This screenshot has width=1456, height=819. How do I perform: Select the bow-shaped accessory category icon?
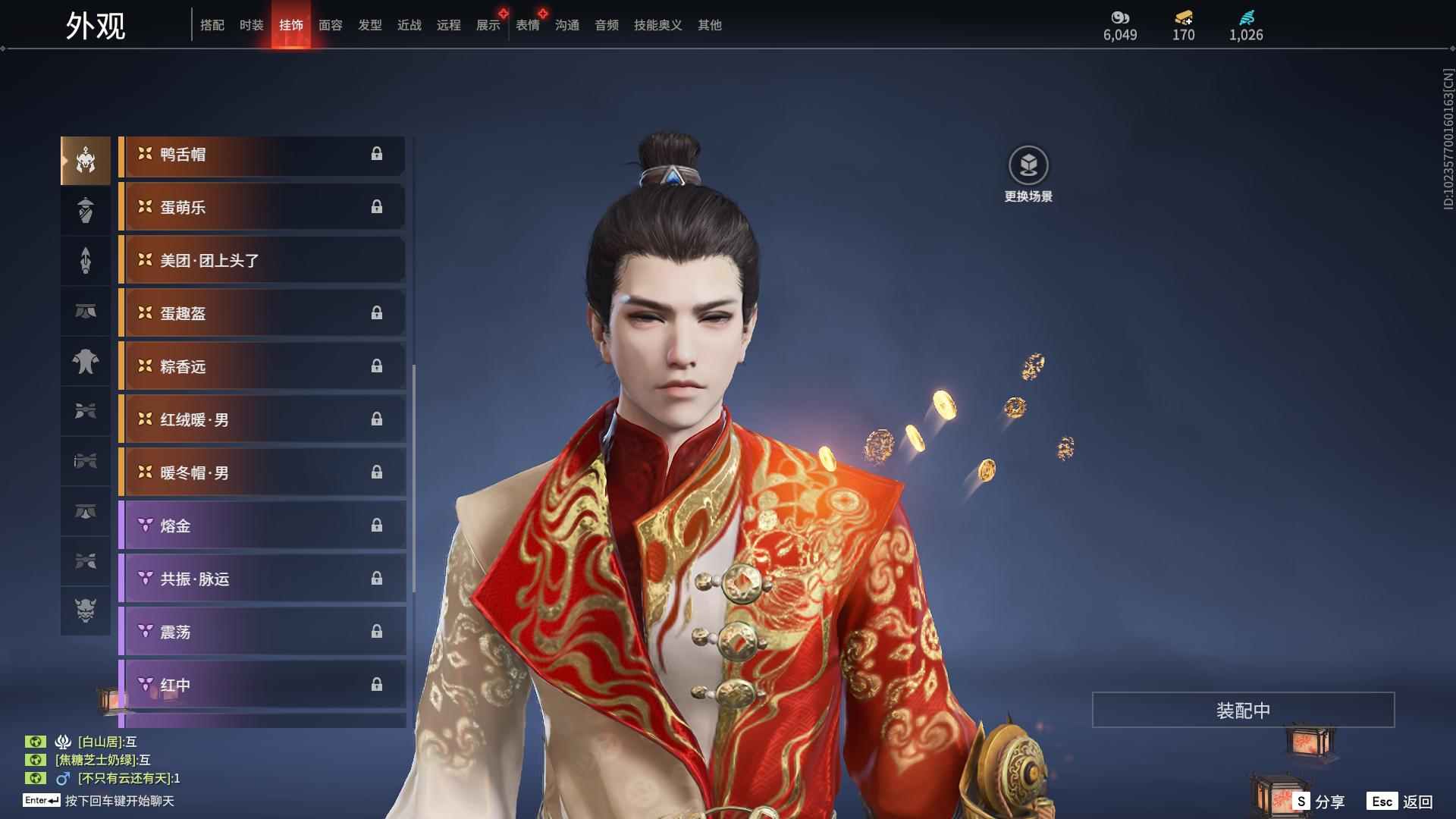pos(86,412)
